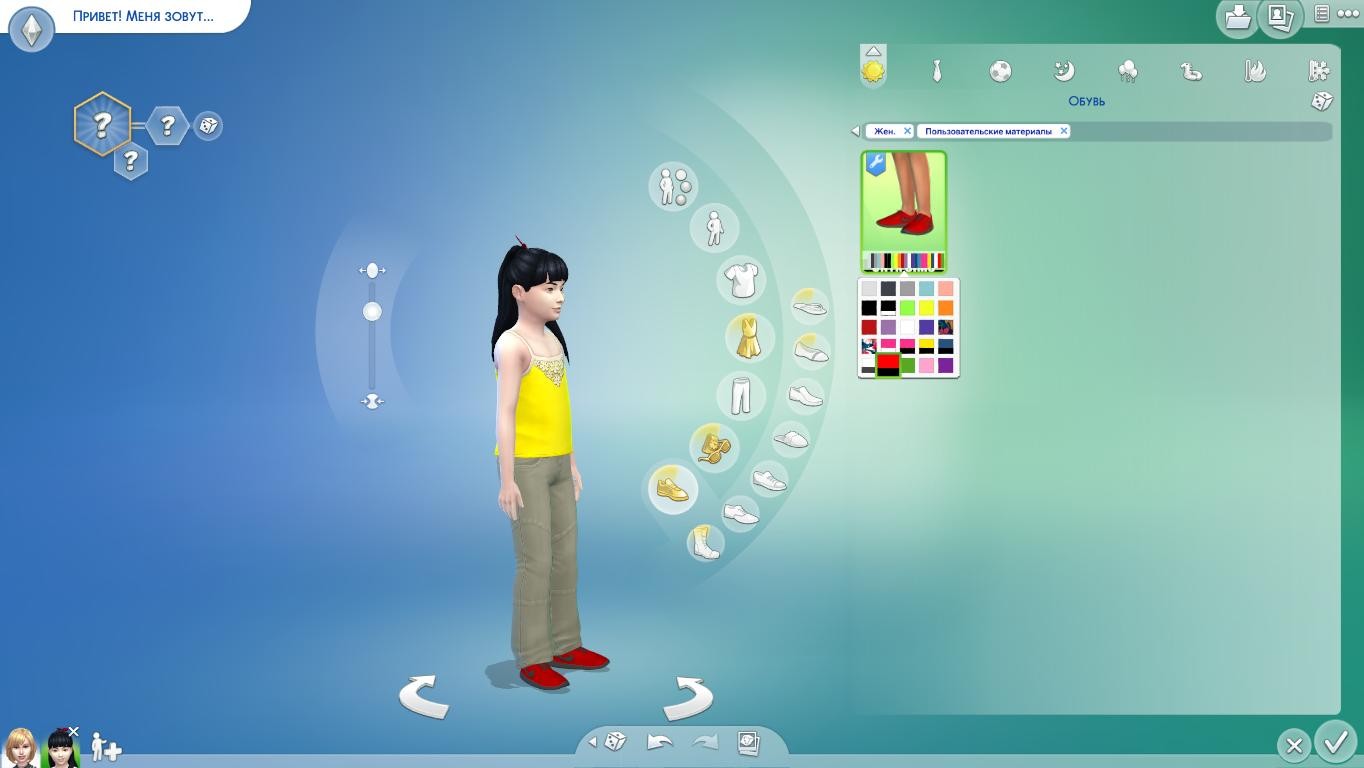Open the bottoms pants category
The image size is (1364, 768).
[740, 394]
